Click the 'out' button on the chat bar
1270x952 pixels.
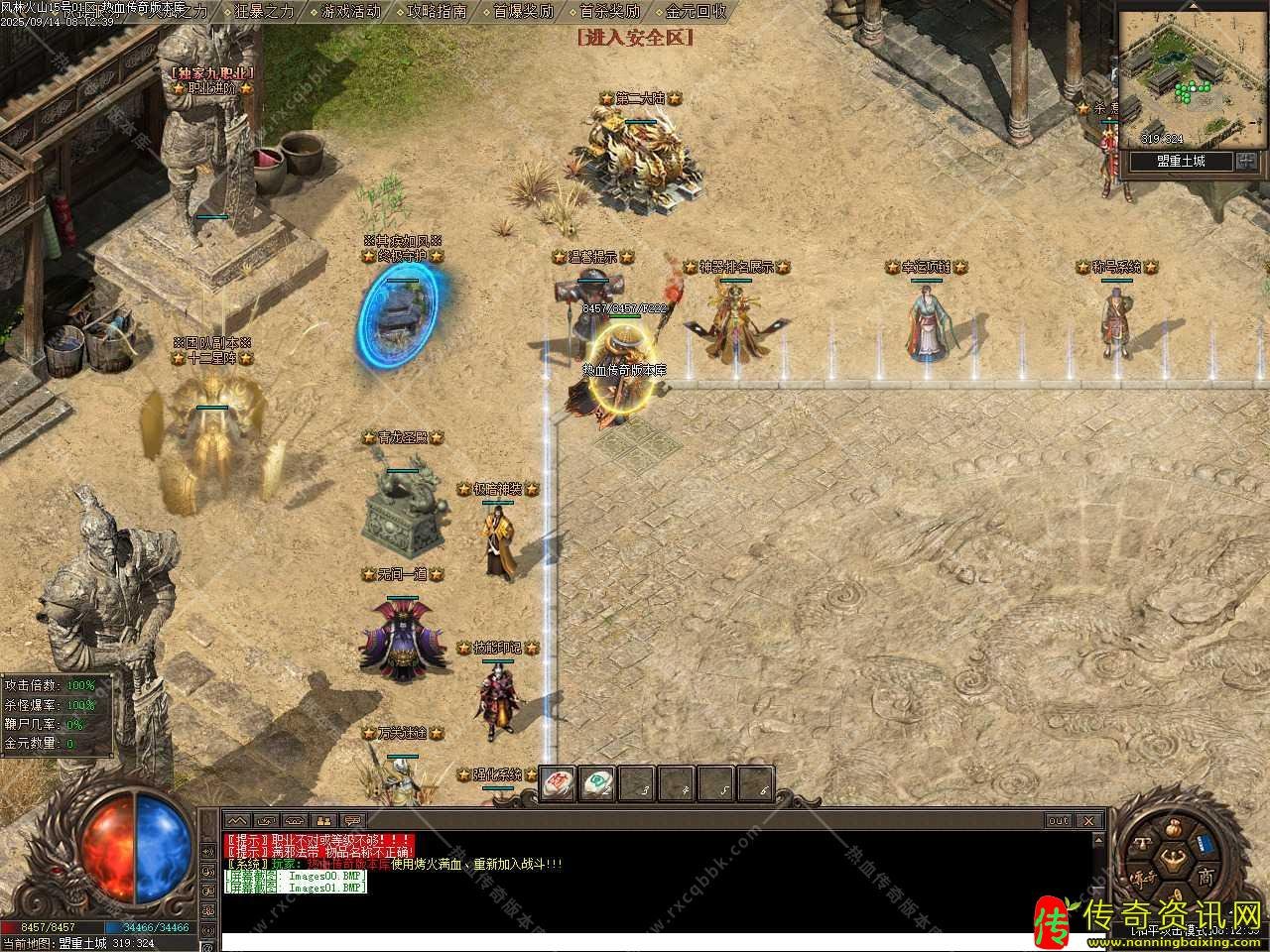point(1059,821)
